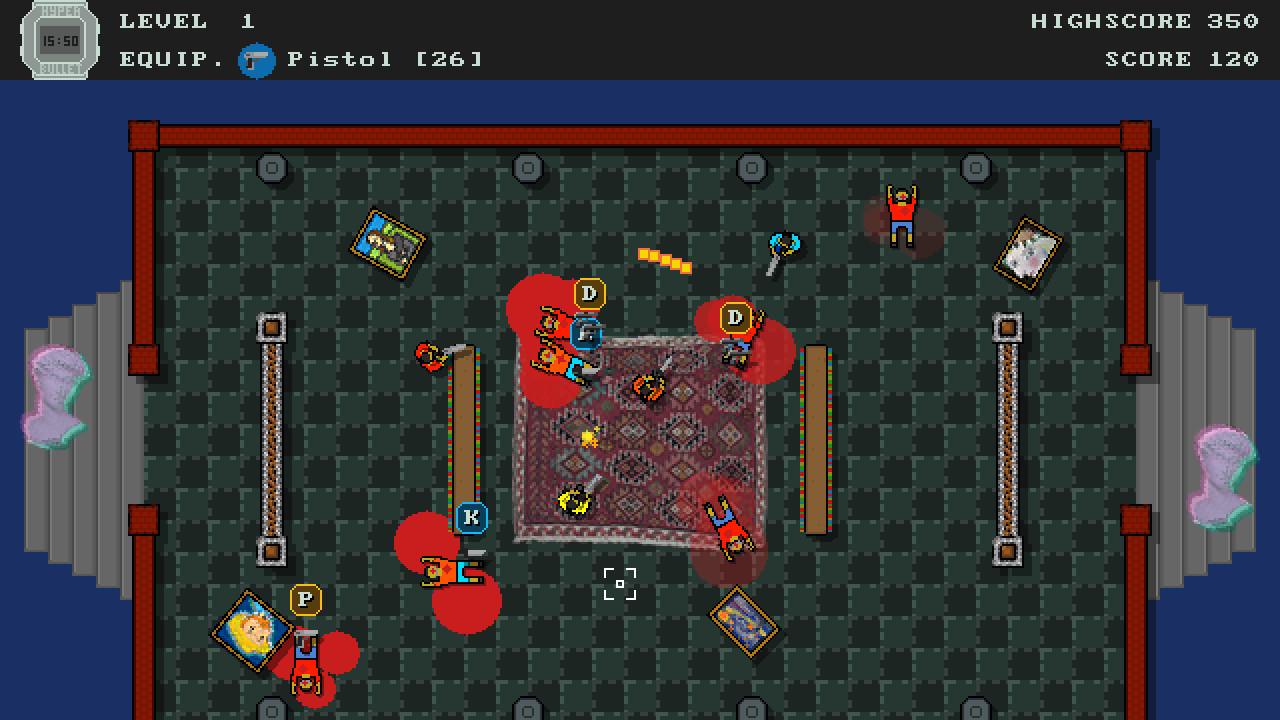The width and height of the screenshot is (1280, 720).
Task: Click the Pistol equip icon in the HUD
Action: (x=258, y=60)
